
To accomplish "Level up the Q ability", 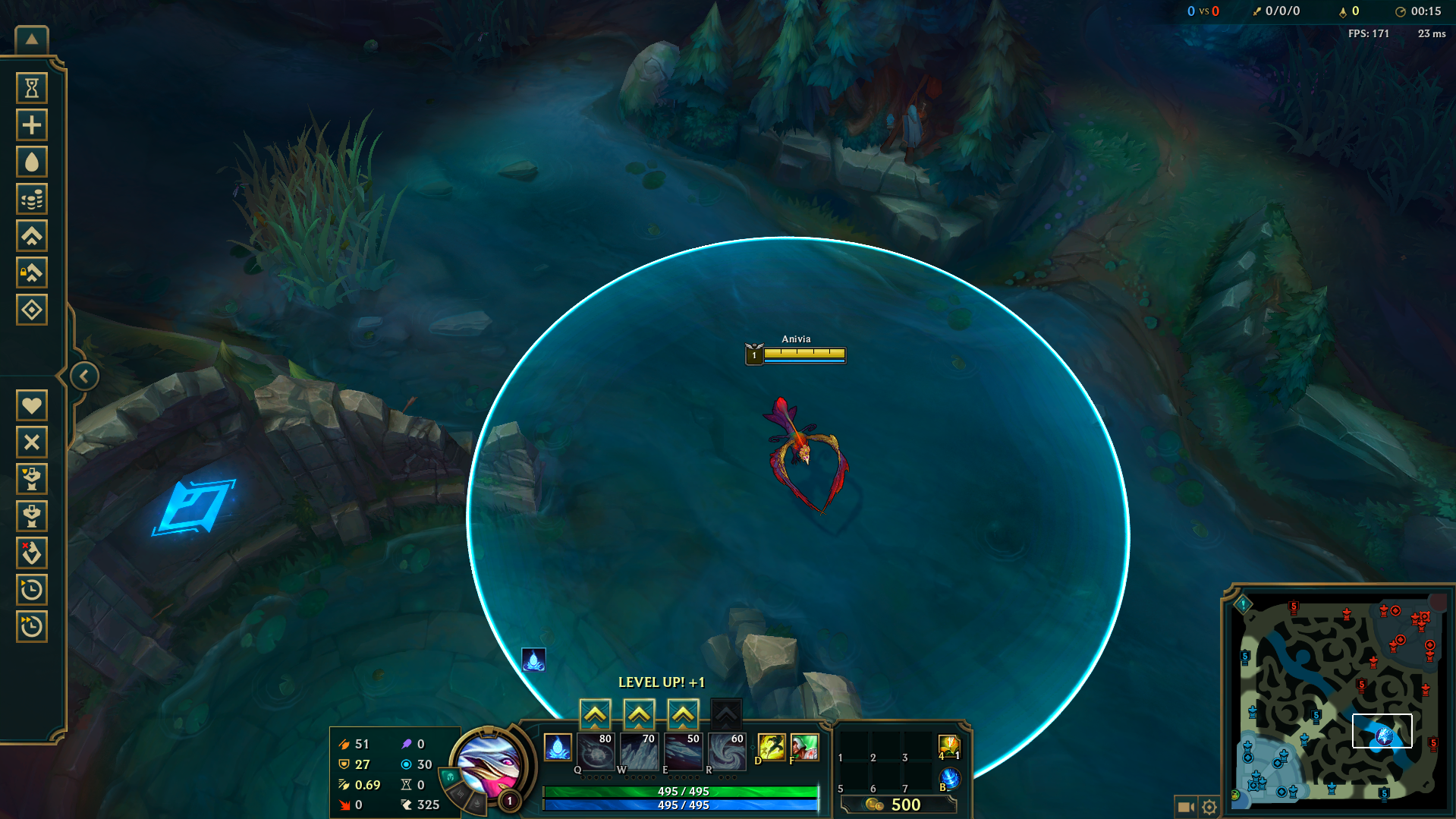I will (596, 713).
